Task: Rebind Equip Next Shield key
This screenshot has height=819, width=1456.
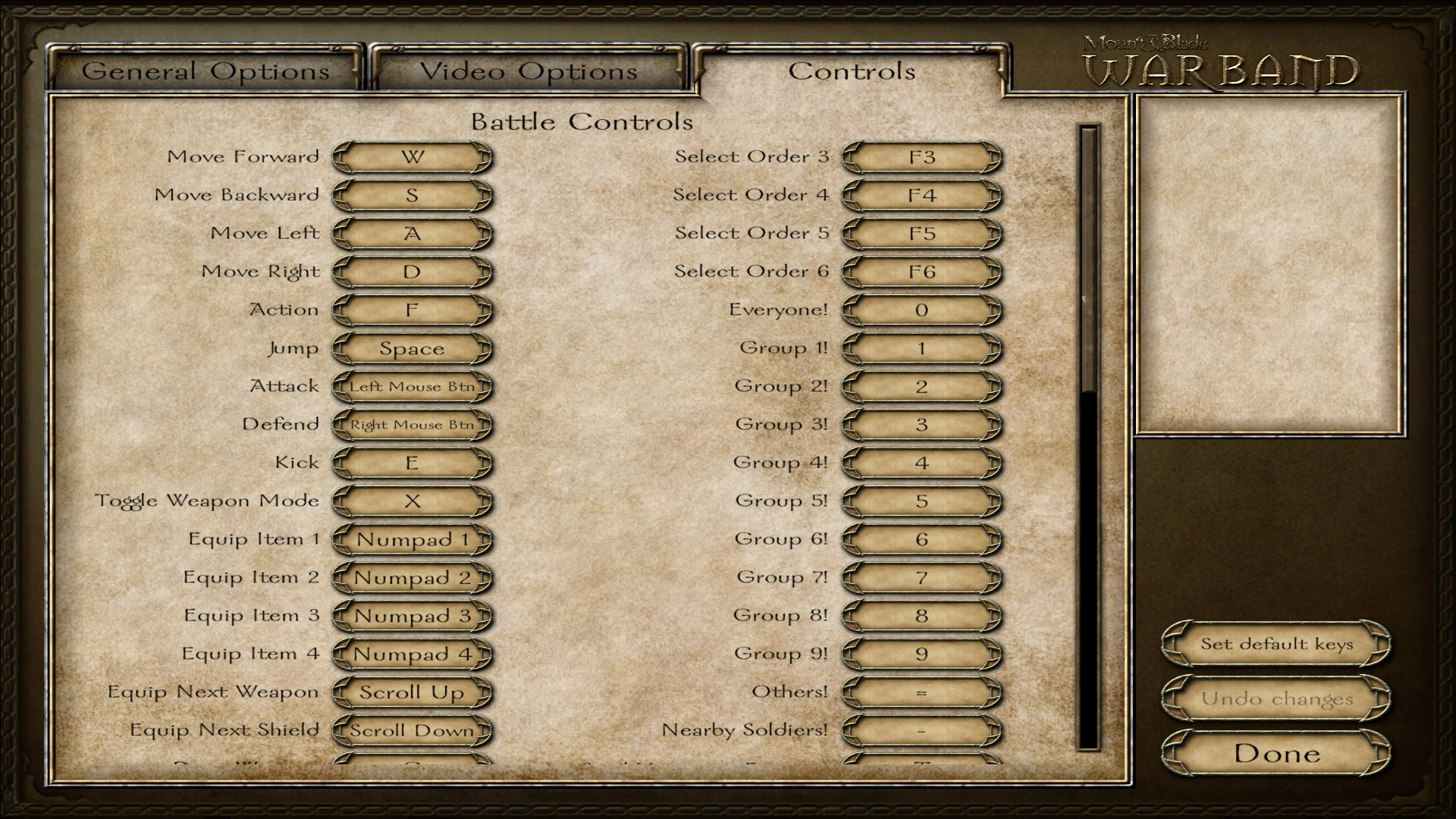Action: 412,730
